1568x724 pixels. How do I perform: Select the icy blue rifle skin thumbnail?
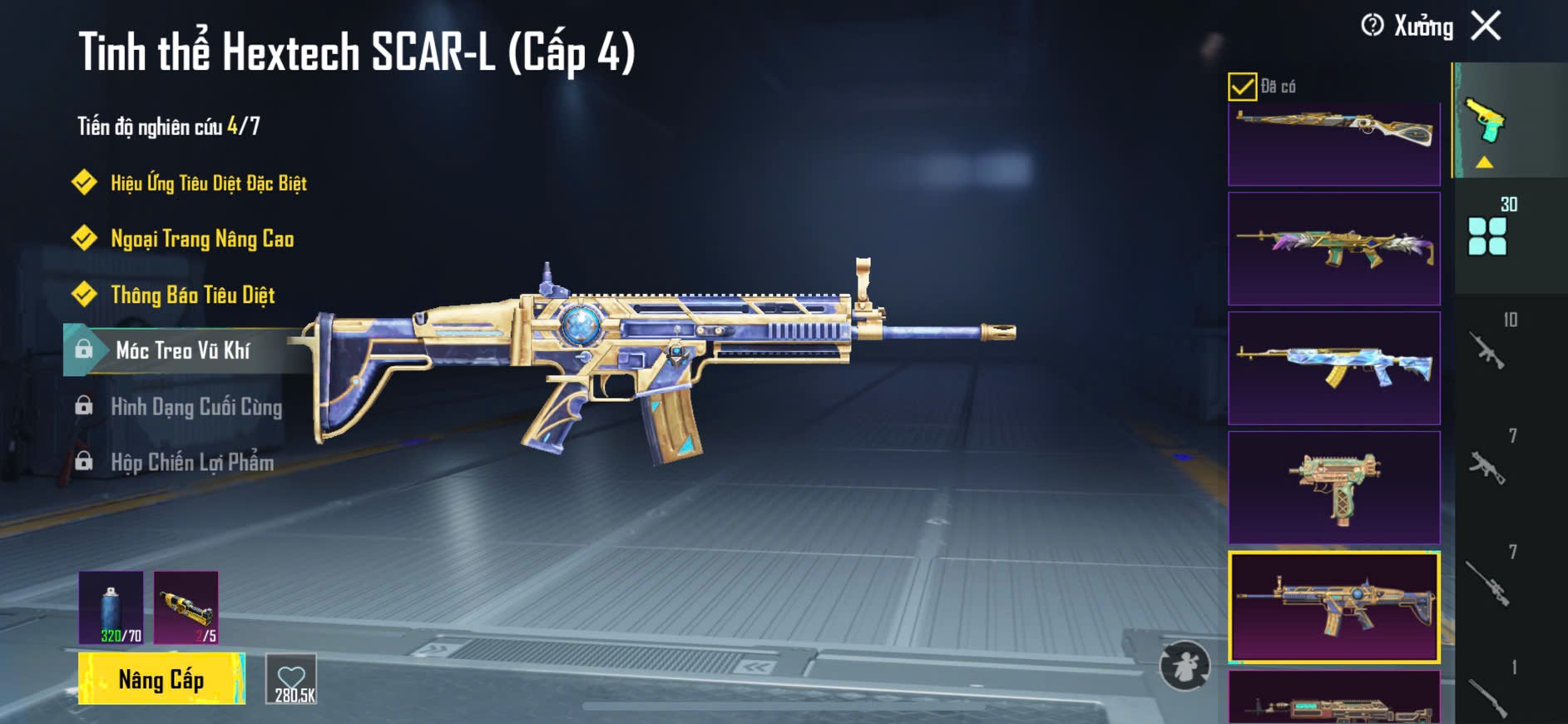pyautogui.click(x=1333, y=368)
